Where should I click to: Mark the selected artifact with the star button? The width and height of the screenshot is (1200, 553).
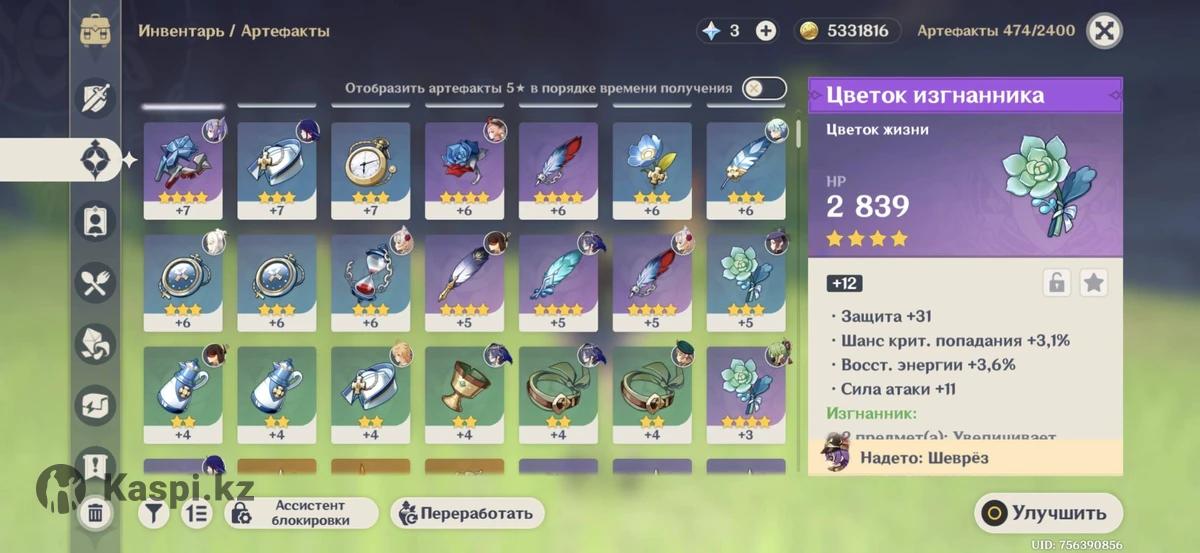coord(1094,283)
